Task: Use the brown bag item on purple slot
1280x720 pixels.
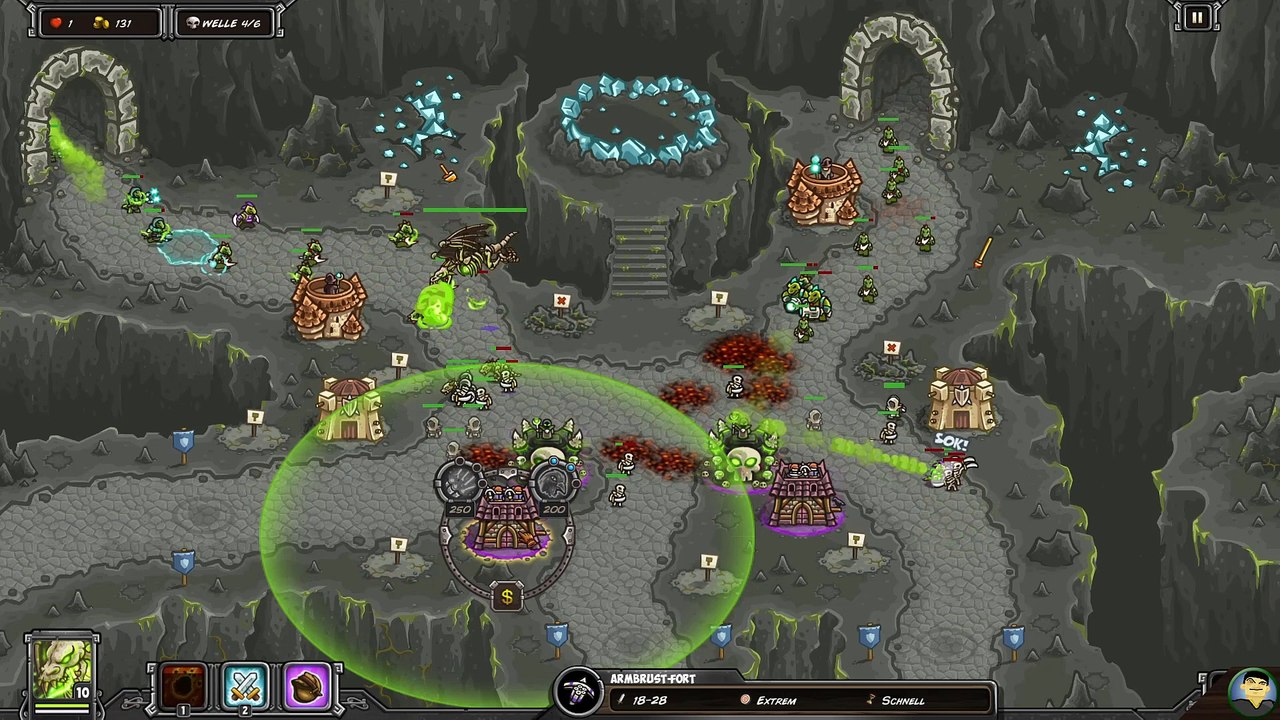Action: (308, 686)
